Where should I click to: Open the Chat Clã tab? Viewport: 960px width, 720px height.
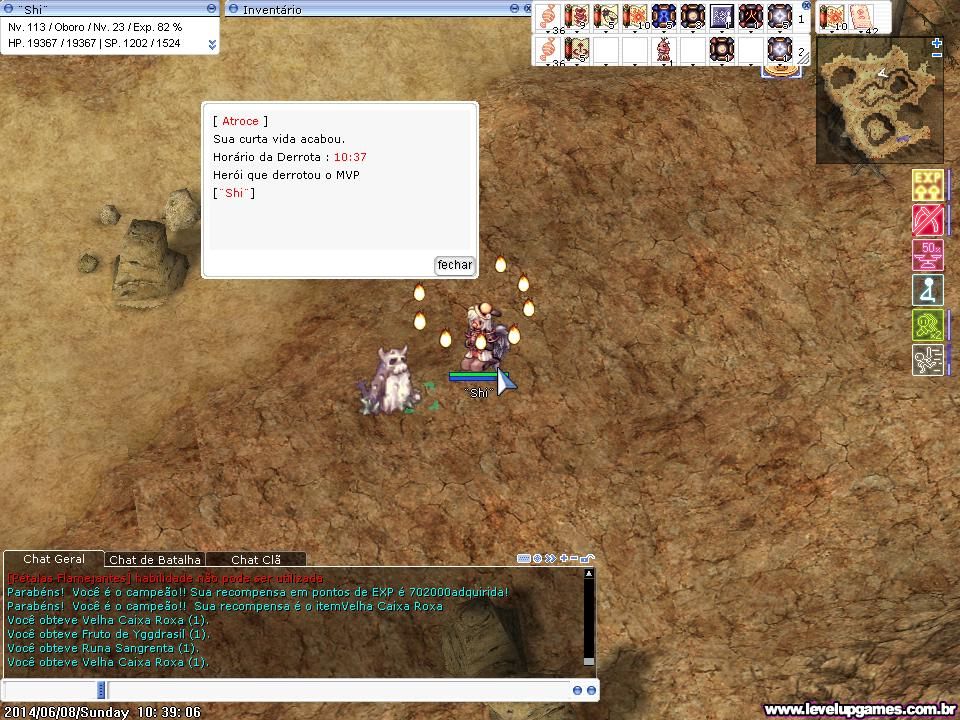tap(257, 560)
